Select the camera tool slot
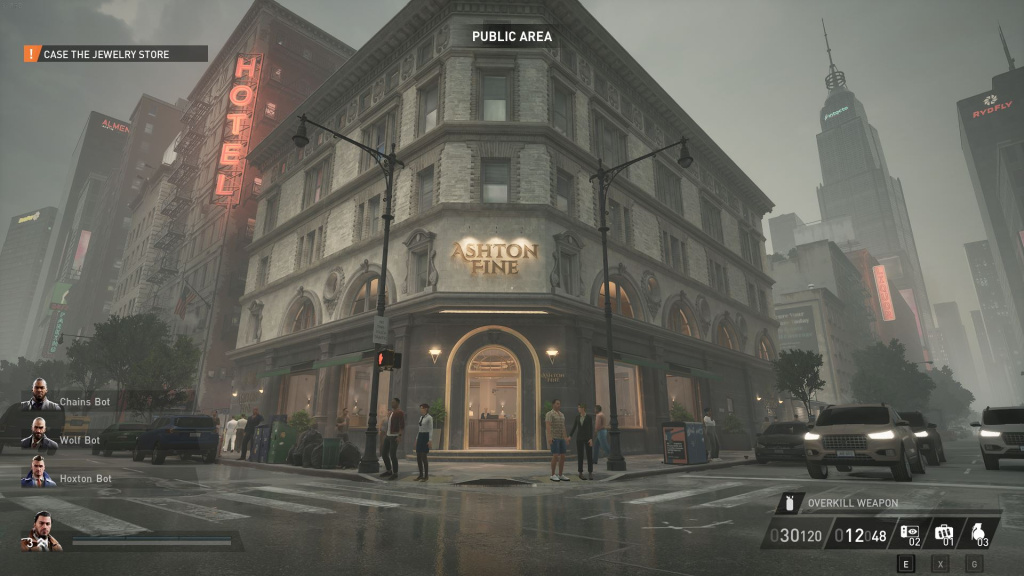Image resolution: width=1024 pixels, height=576 pixels. (910, 534)
